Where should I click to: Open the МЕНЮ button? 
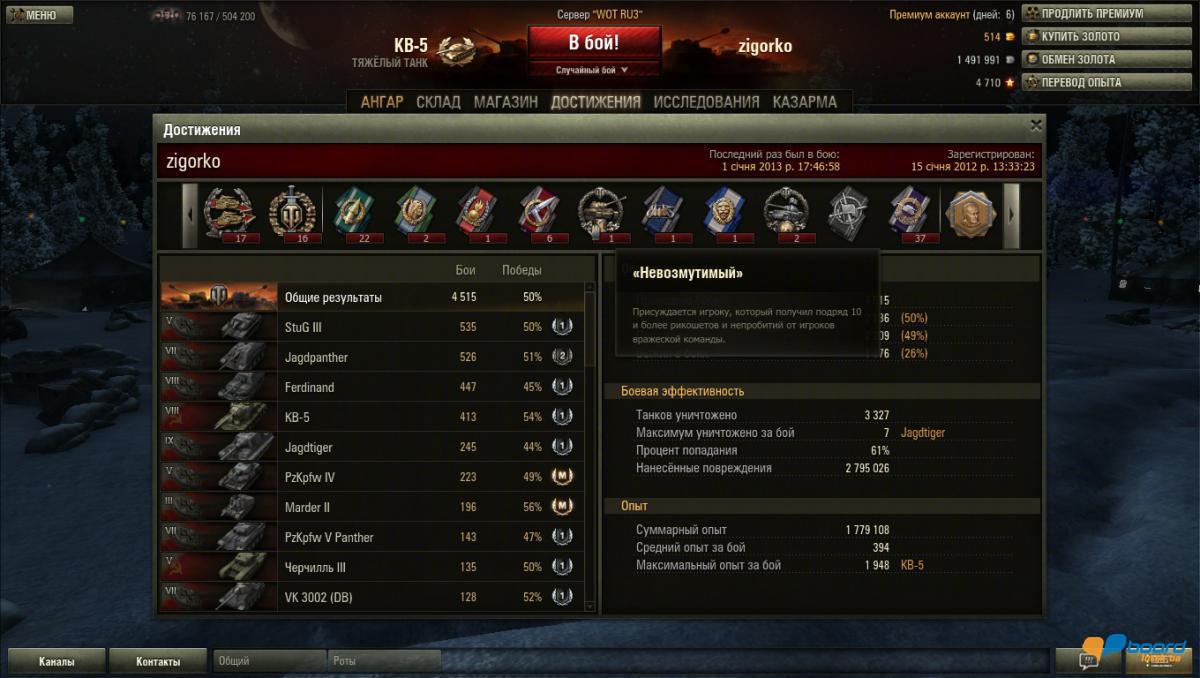coord(38,15)
